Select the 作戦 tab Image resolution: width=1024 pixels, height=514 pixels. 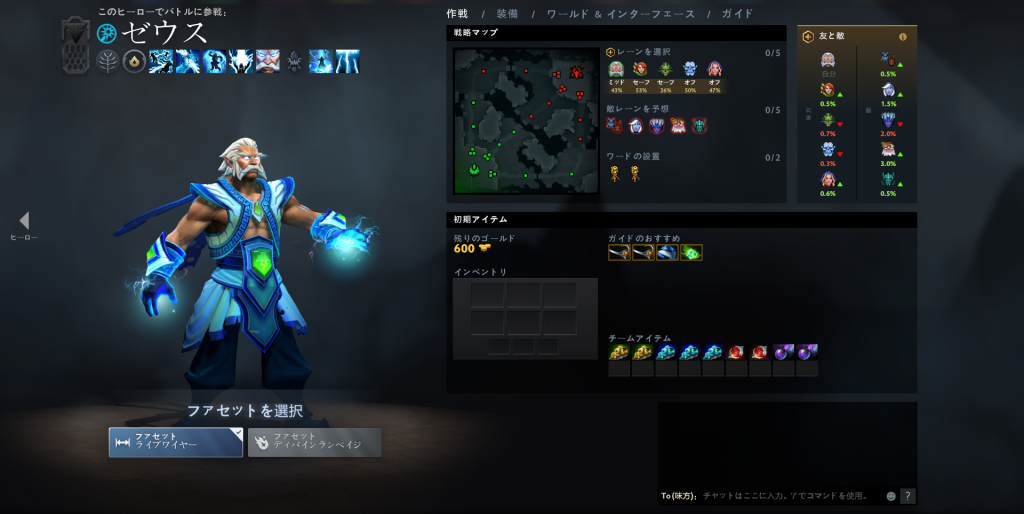tap(457, 14)
